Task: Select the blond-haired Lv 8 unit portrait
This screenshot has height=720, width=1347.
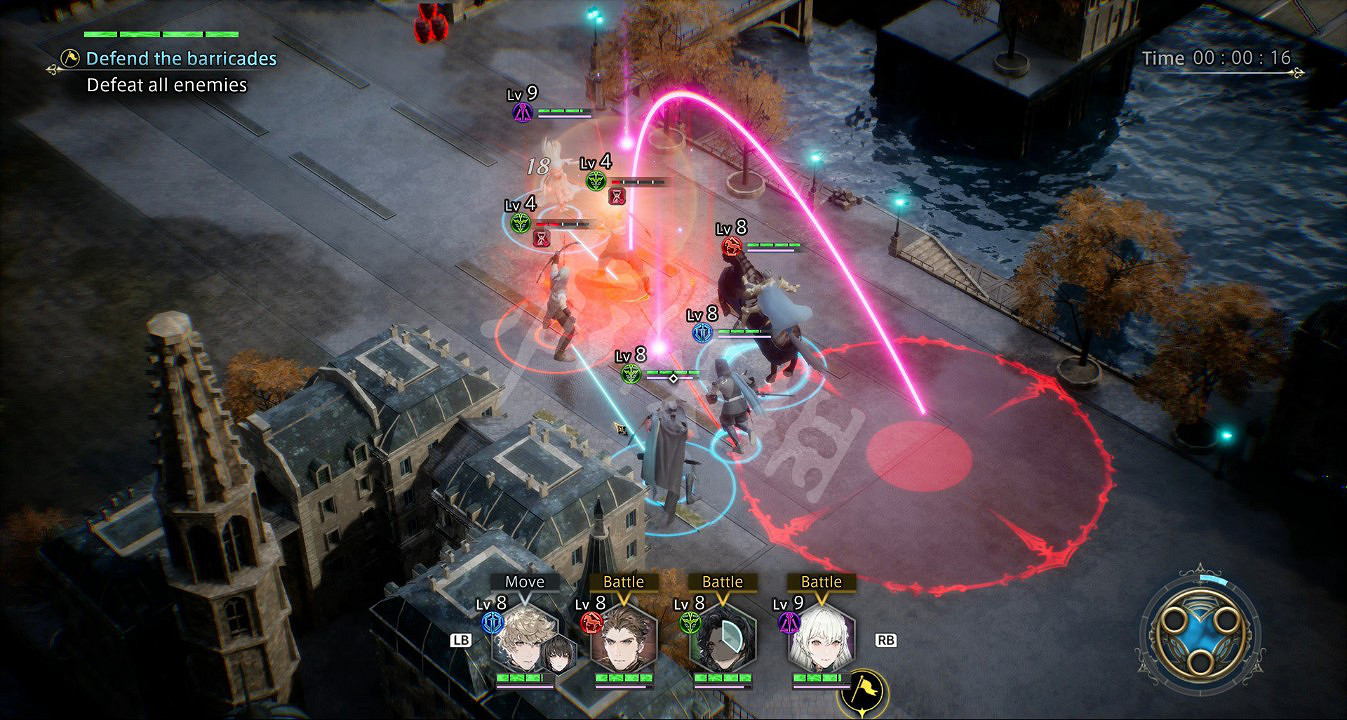Action: pos(524,640)
